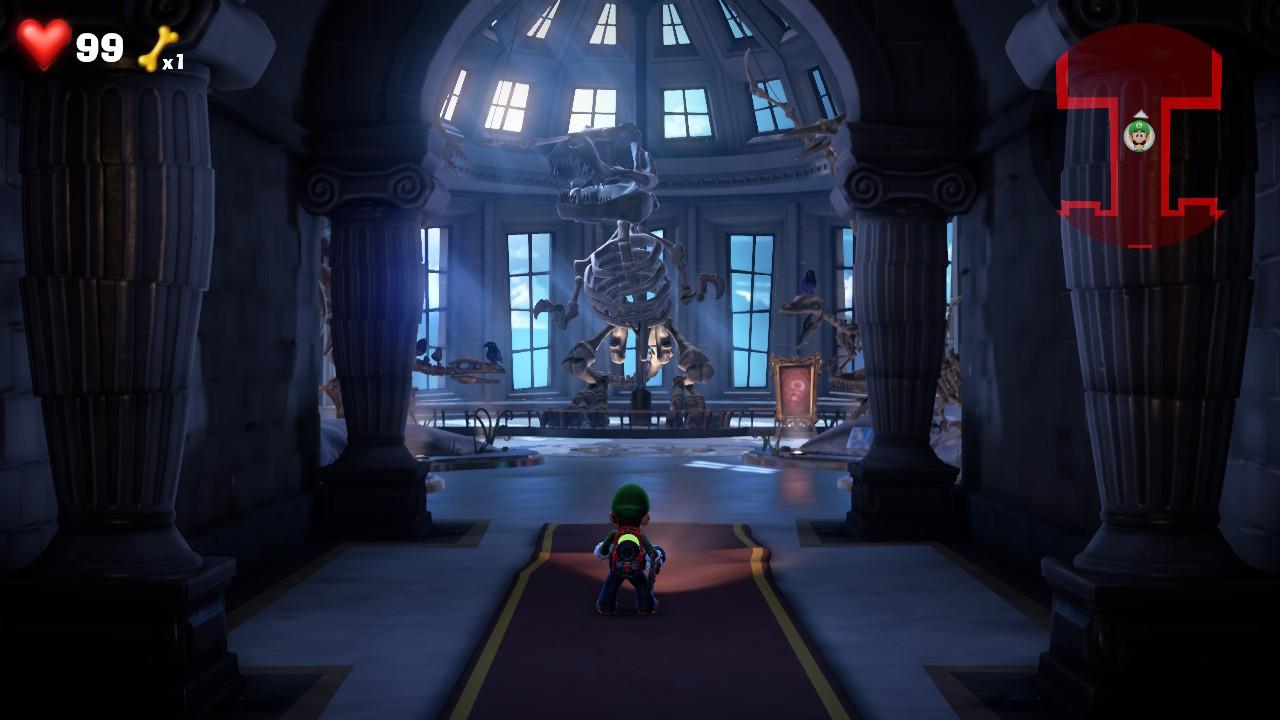Select Luigi's marker on the minimap
This screenshot has height=720, width=1280.
click(1139, 135)
